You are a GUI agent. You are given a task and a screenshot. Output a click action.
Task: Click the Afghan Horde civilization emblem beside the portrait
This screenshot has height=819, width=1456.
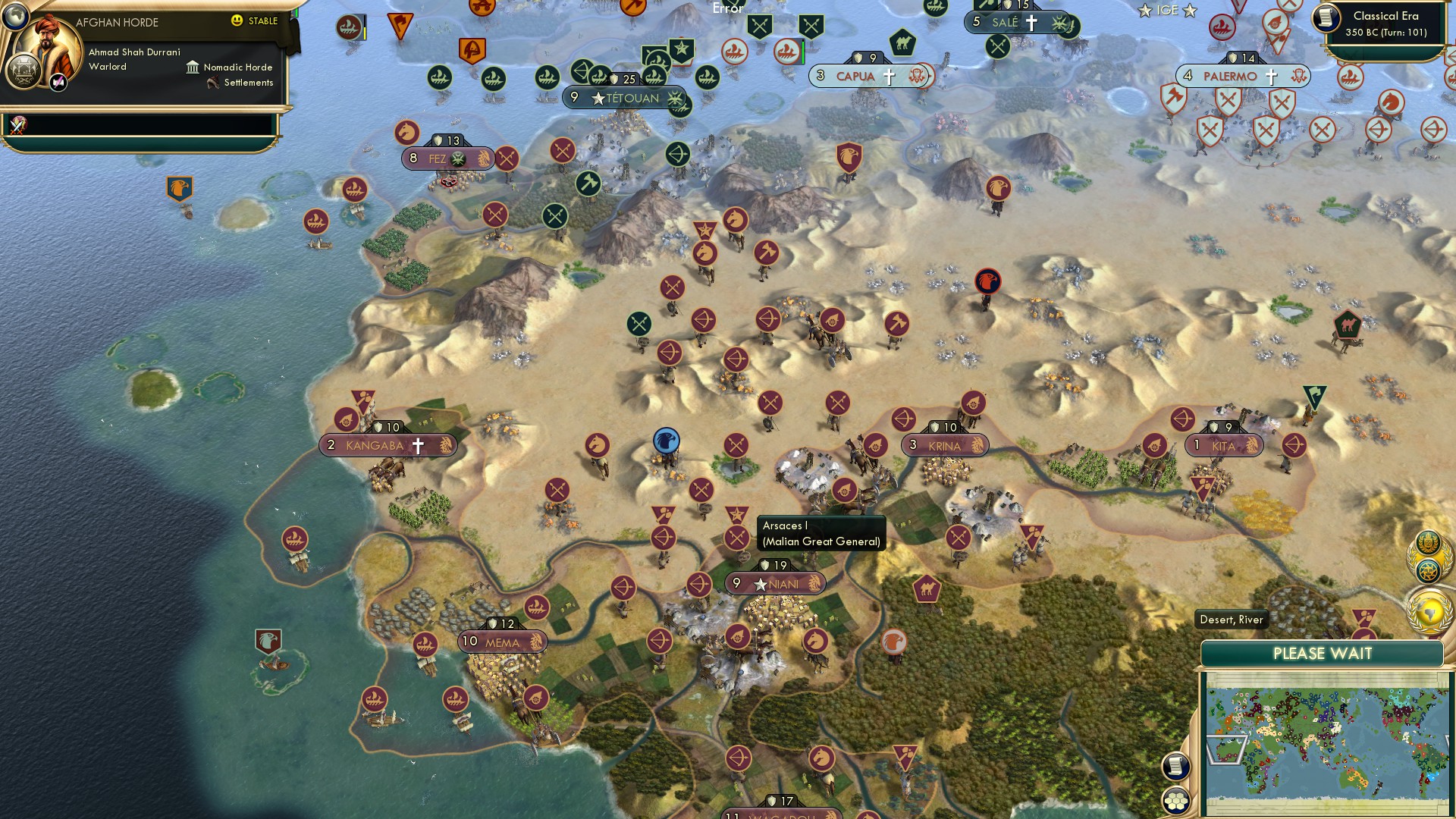[24, 72]
